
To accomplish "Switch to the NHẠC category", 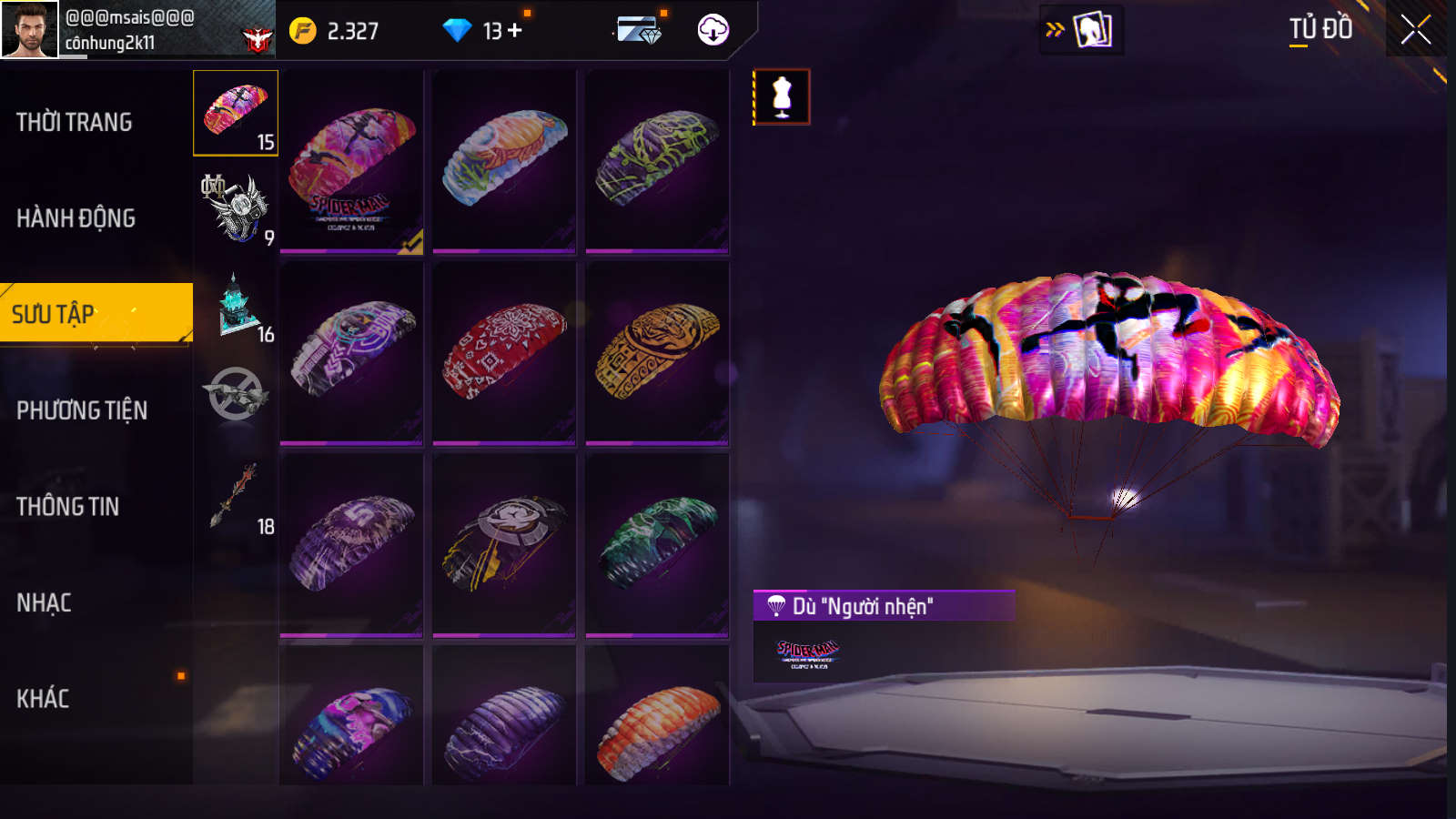I will click(x=44, y=602).
